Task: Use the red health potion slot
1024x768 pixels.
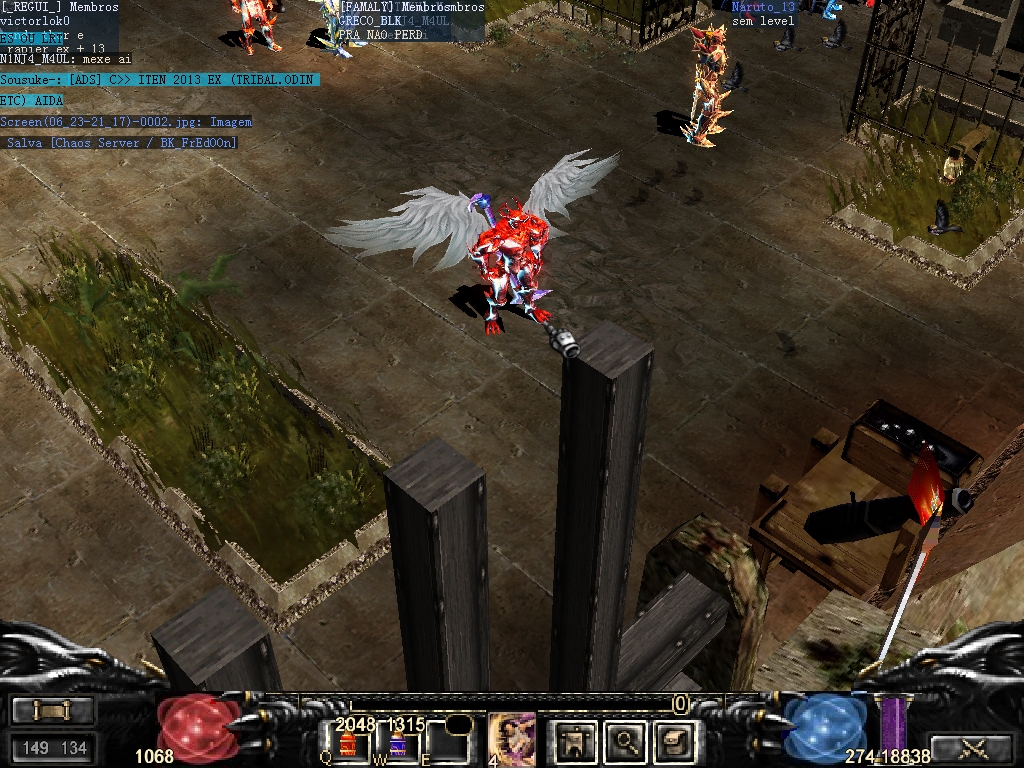Action: (349, 744)
